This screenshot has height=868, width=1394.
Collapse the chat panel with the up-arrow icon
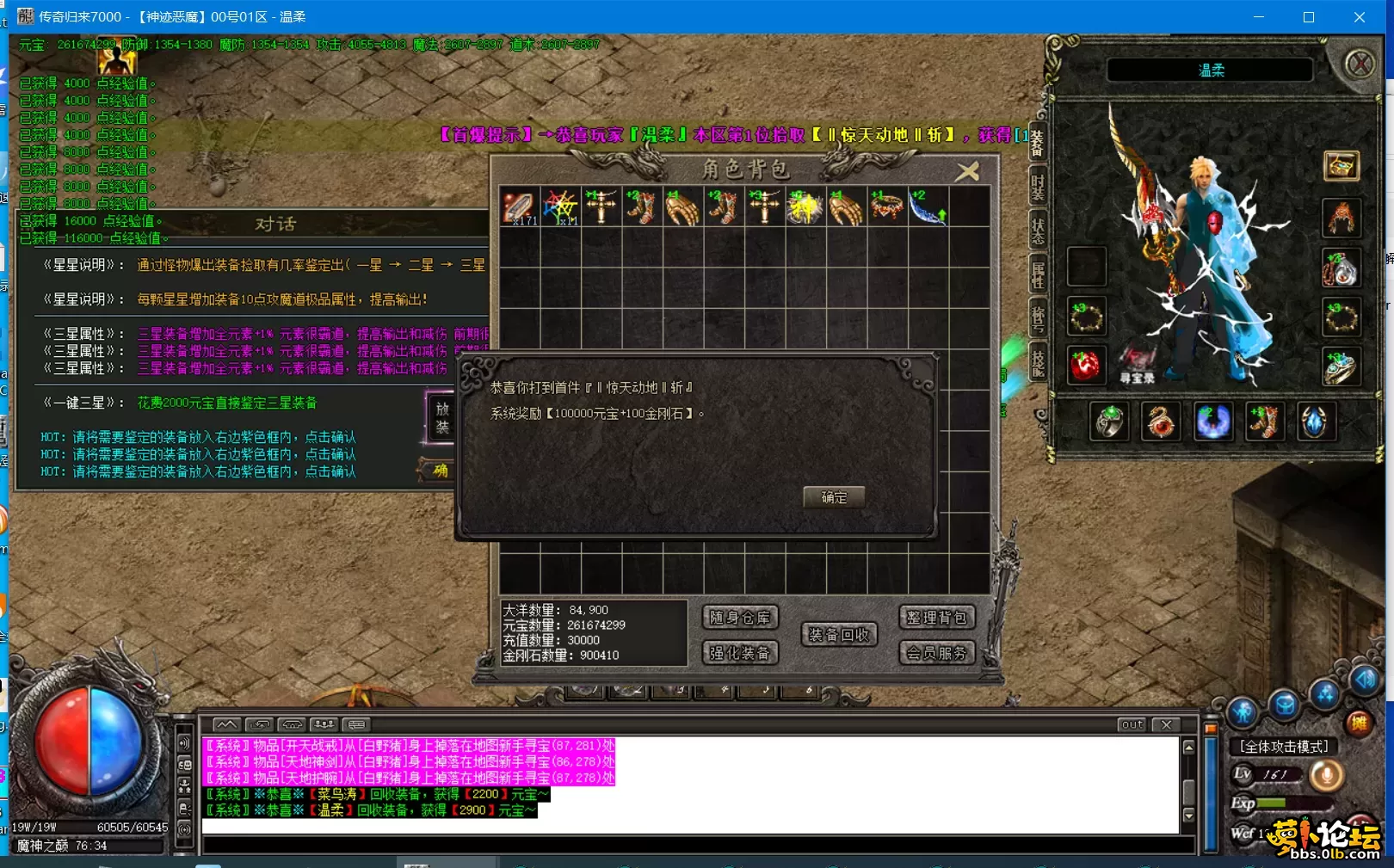coord(226,724)
